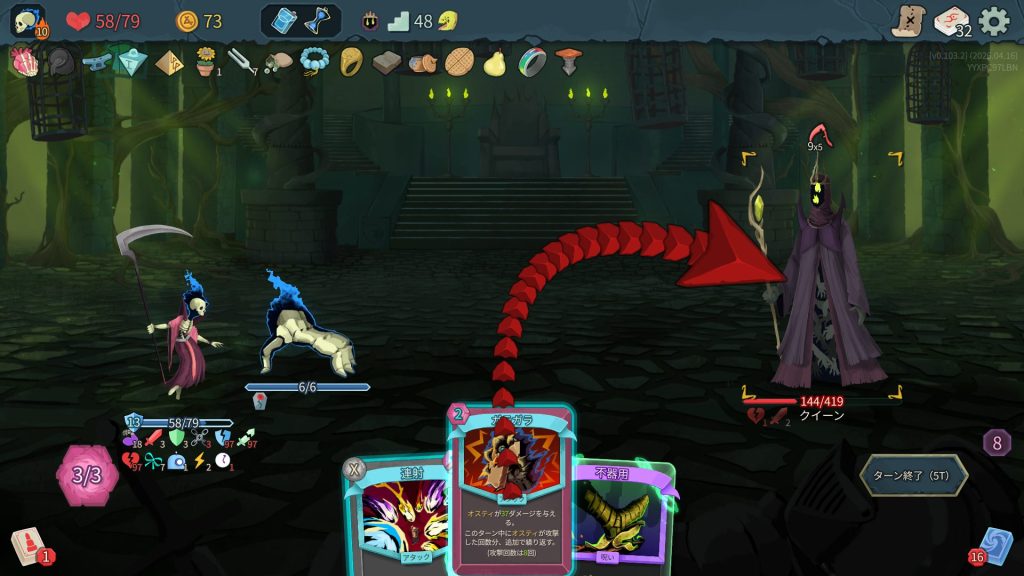1024x576 pixels.
Task: Inspect the sunflower pot relic
Action: pos(206,62)
